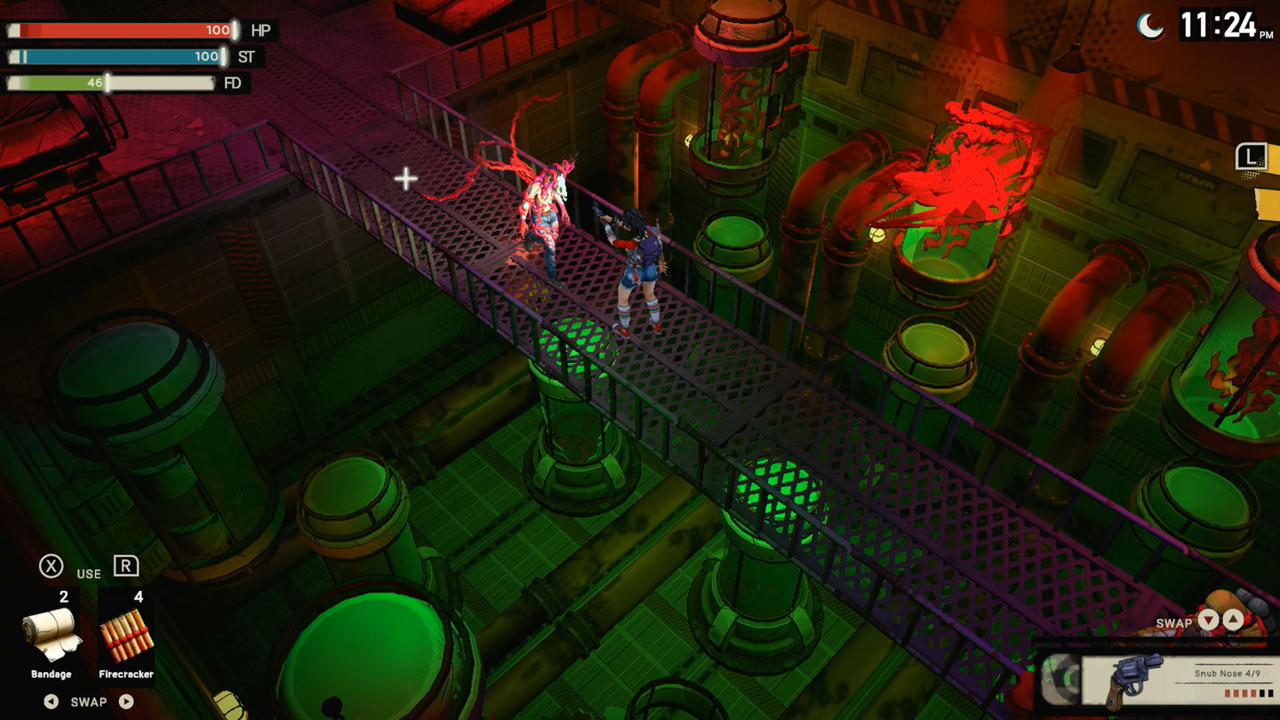The width and height of the screenshot is (1280, 720).
Task: Click the X use button prompt
Action: 50,565
